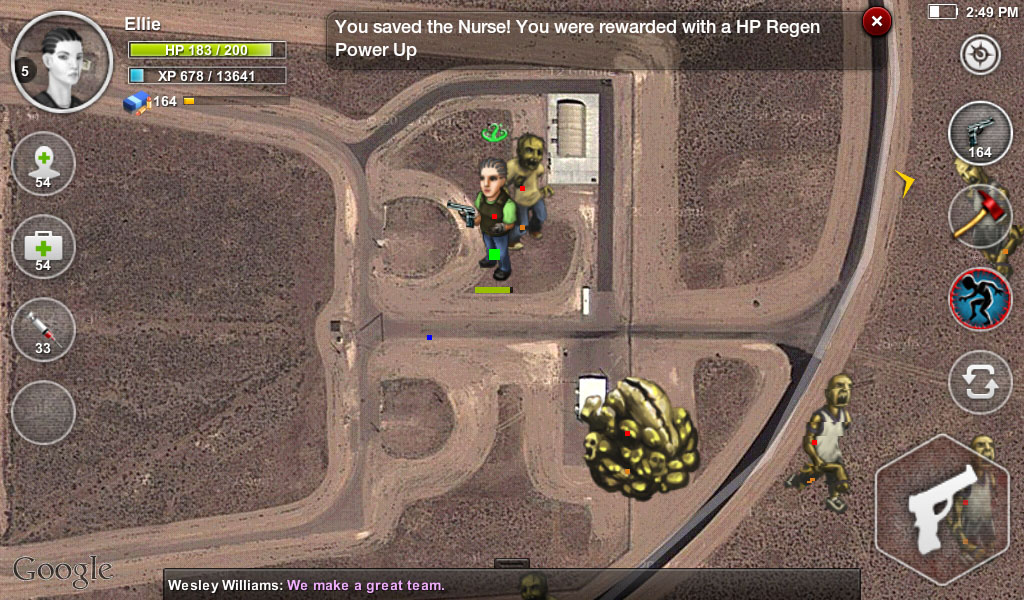1024x600 pixels.
Task: Close the Nurse reward notification
Action: click(877, 21)
